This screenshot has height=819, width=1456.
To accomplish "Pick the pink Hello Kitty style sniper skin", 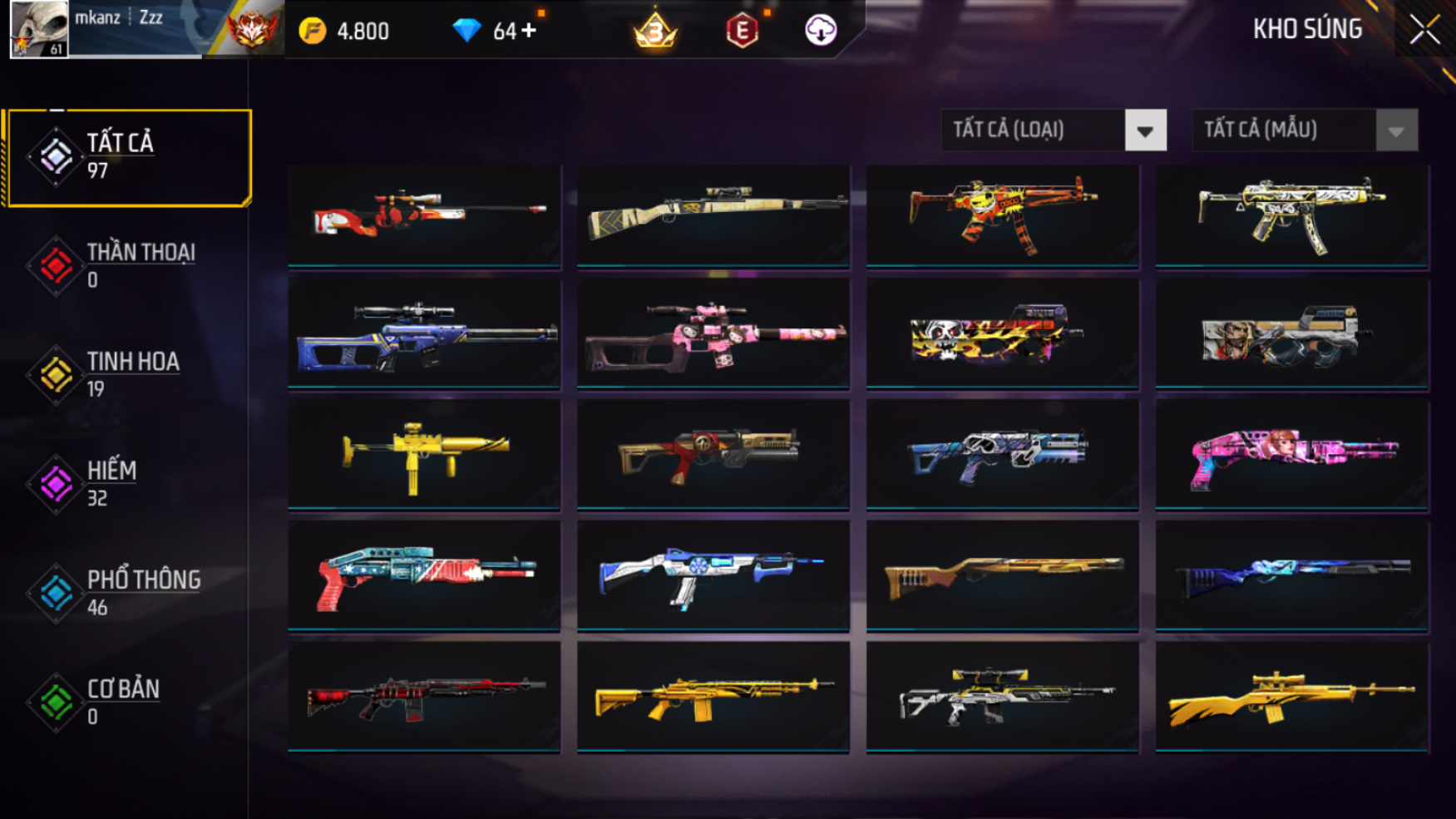I will click(713, 334).
